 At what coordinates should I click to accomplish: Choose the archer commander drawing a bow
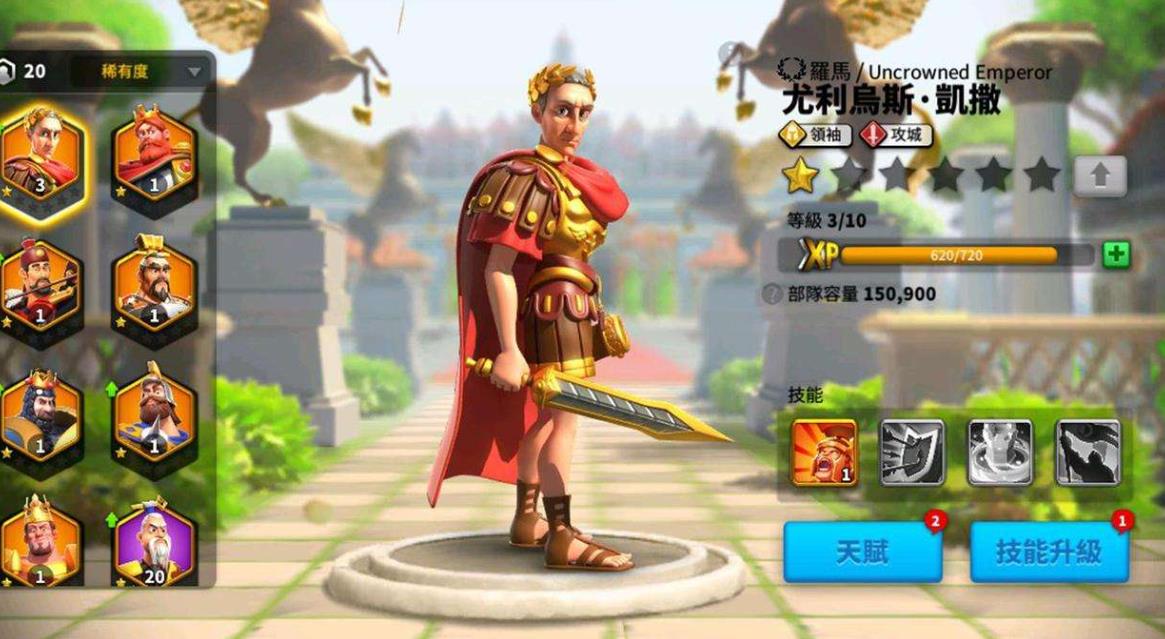coord(42,286)
